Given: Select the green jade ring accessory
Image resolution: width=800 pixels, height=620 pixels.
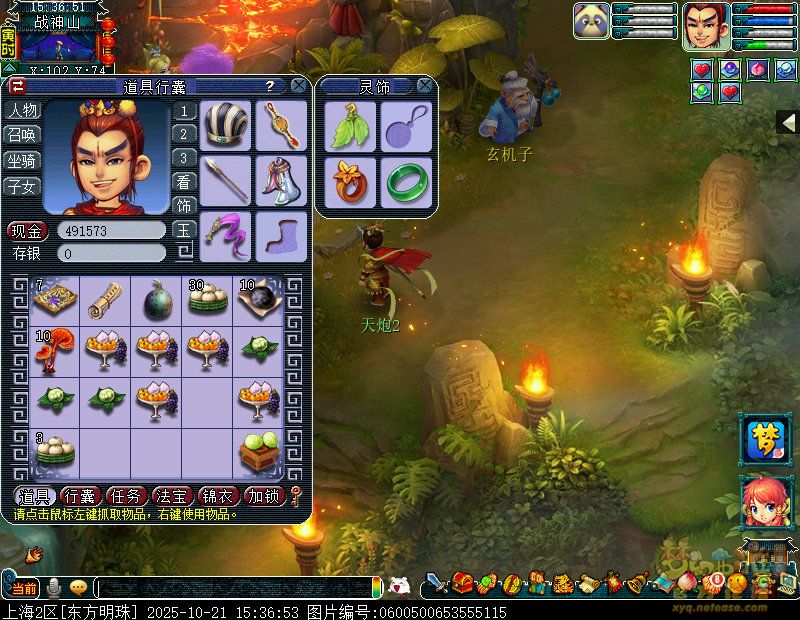Looking at the screenshot, I should tap(406, 181).
